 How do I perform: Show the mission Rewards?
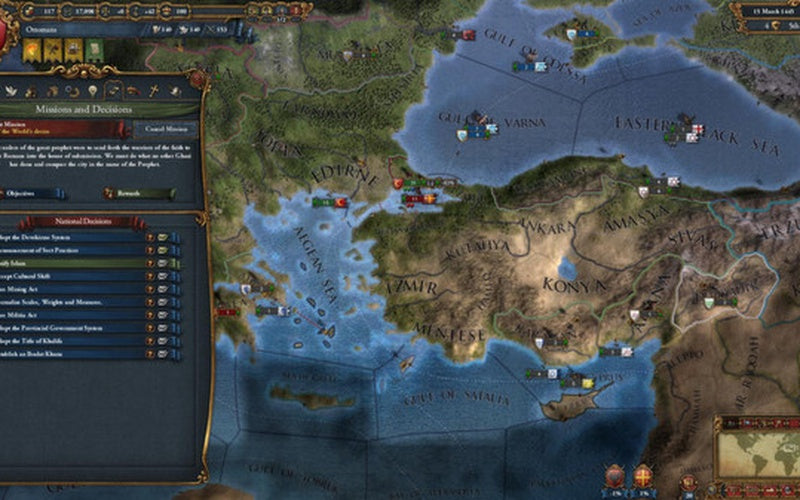pos(140,193)
